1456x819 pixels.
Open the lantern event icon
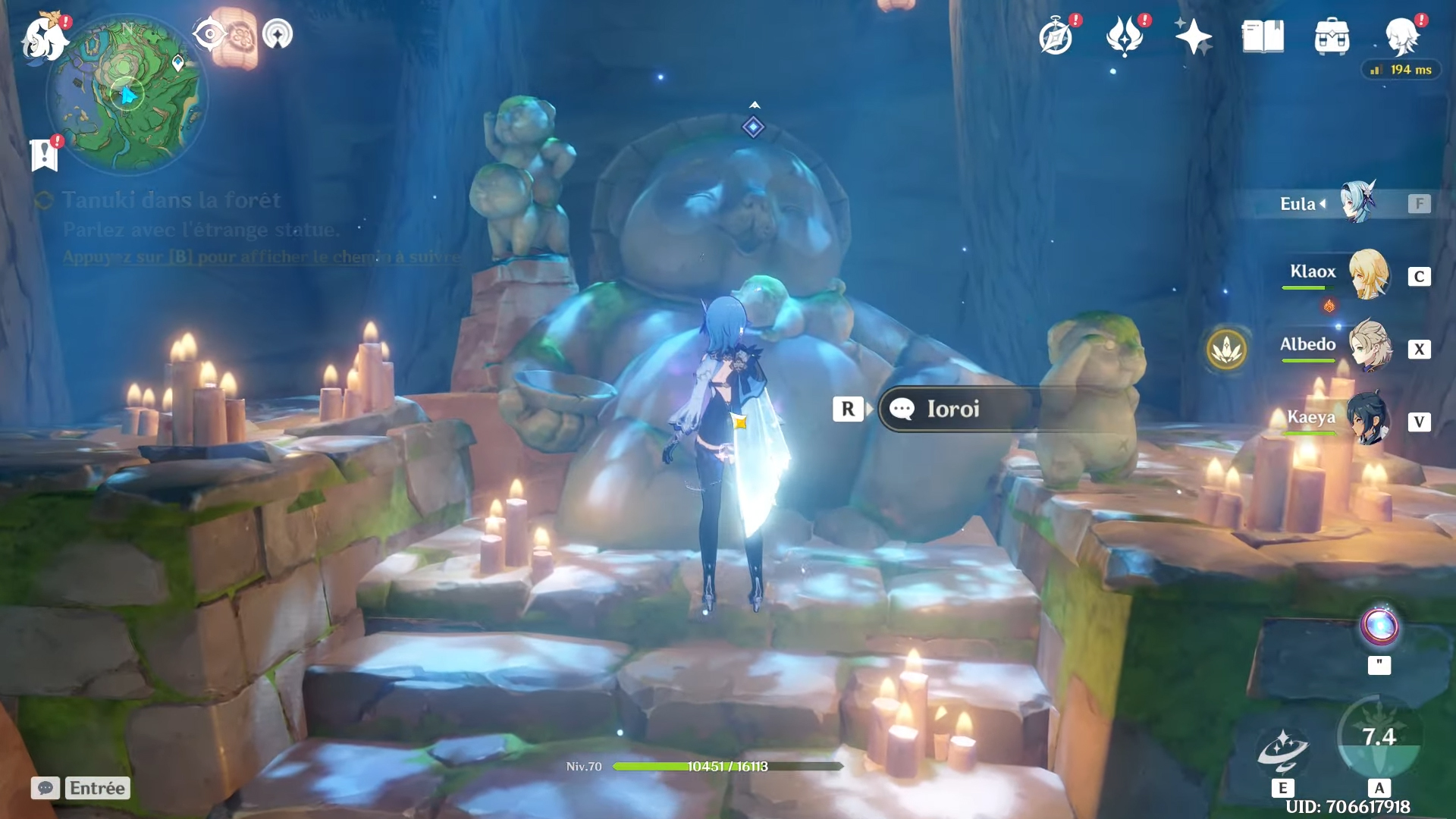242,36
